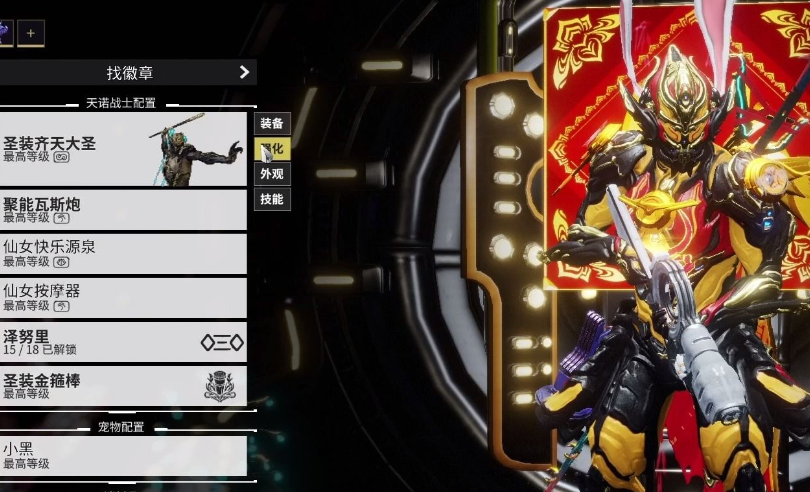Select the 圣装齐天大圣 warframe row

tap(122, 149)
